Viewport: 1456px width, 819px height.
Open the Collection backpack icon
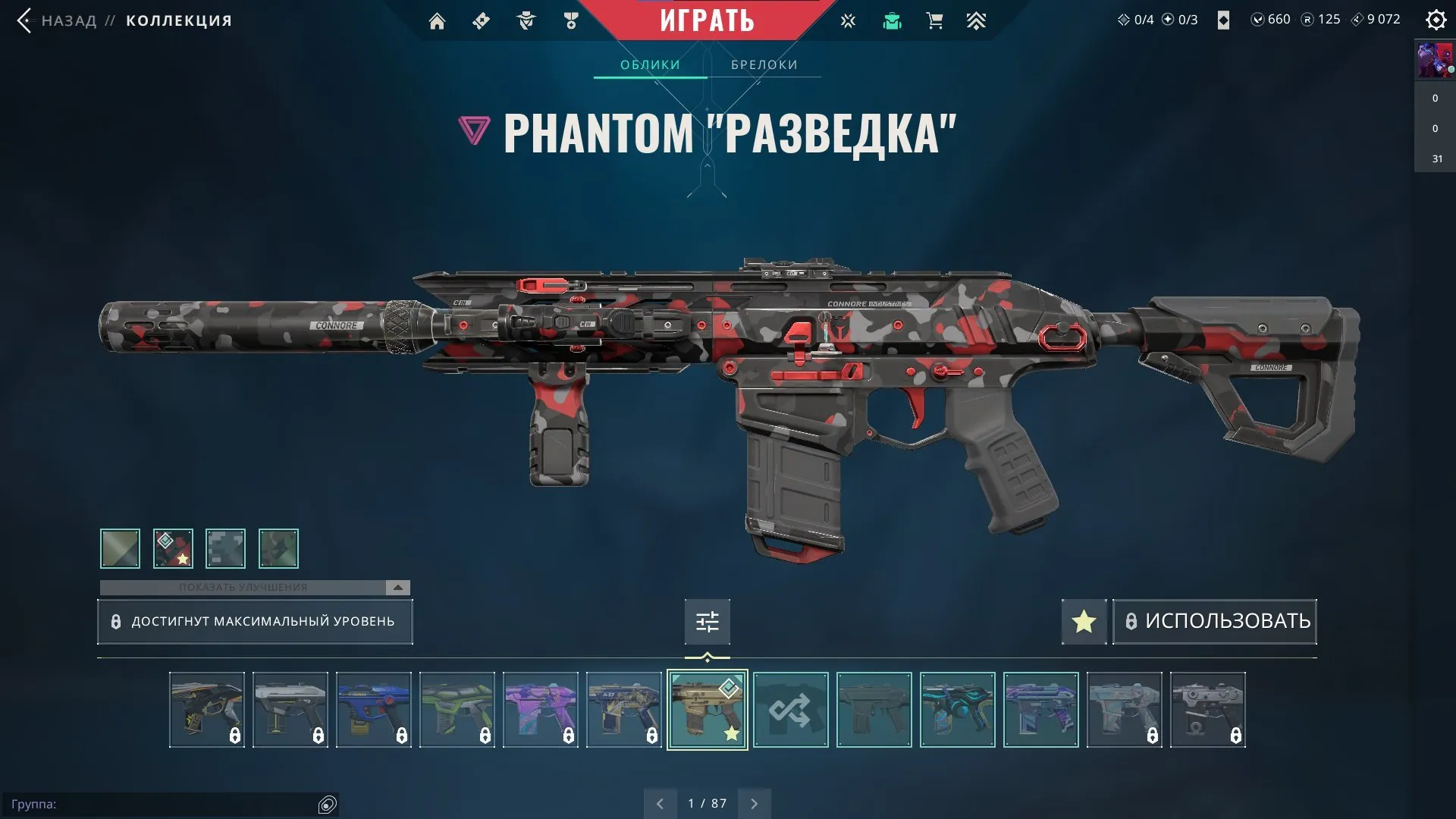coord(892,20)
